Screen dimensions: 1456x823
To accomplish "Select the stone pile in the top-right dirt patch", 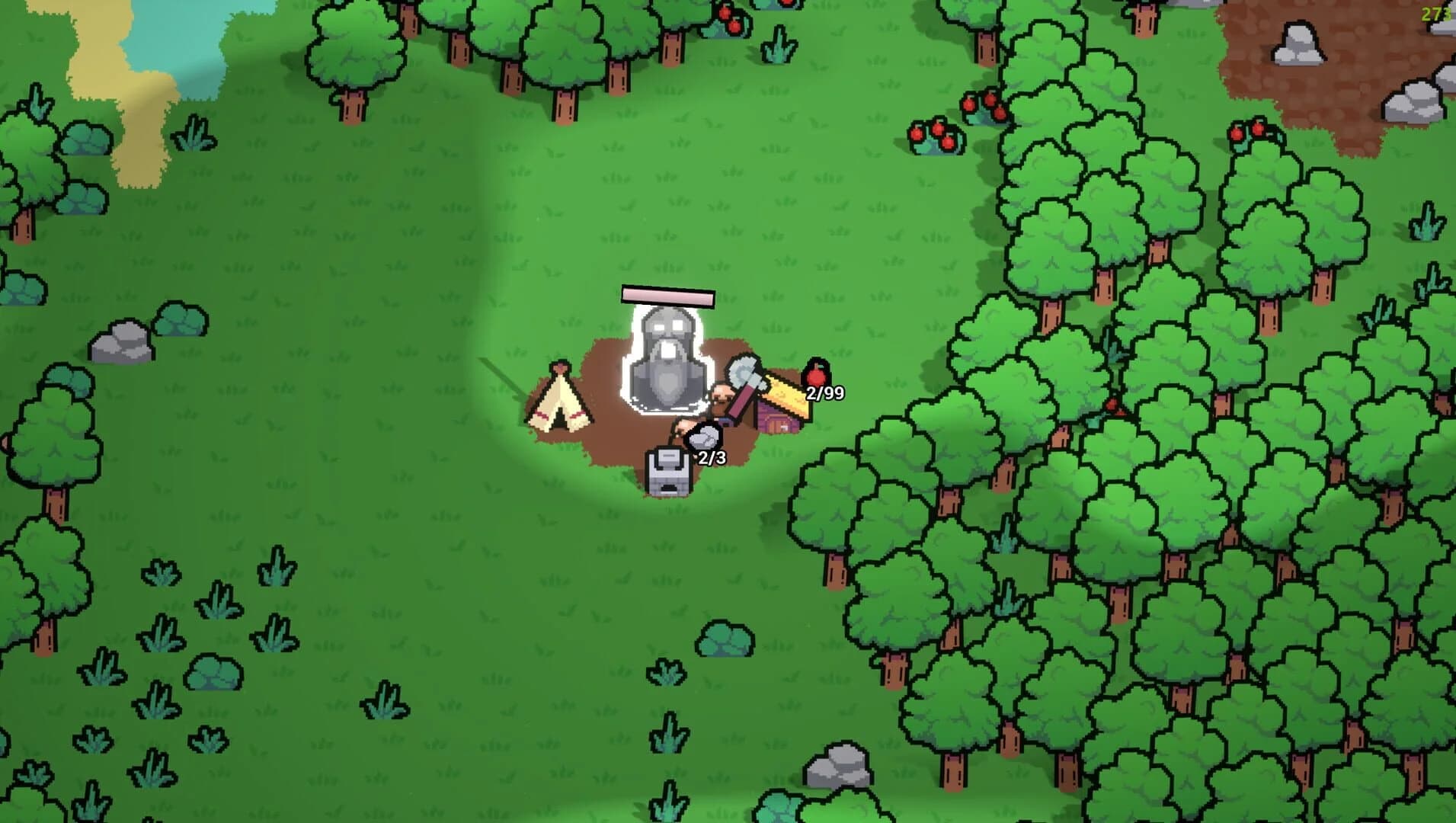I will pyautogui.click(x=1298, y=42).
